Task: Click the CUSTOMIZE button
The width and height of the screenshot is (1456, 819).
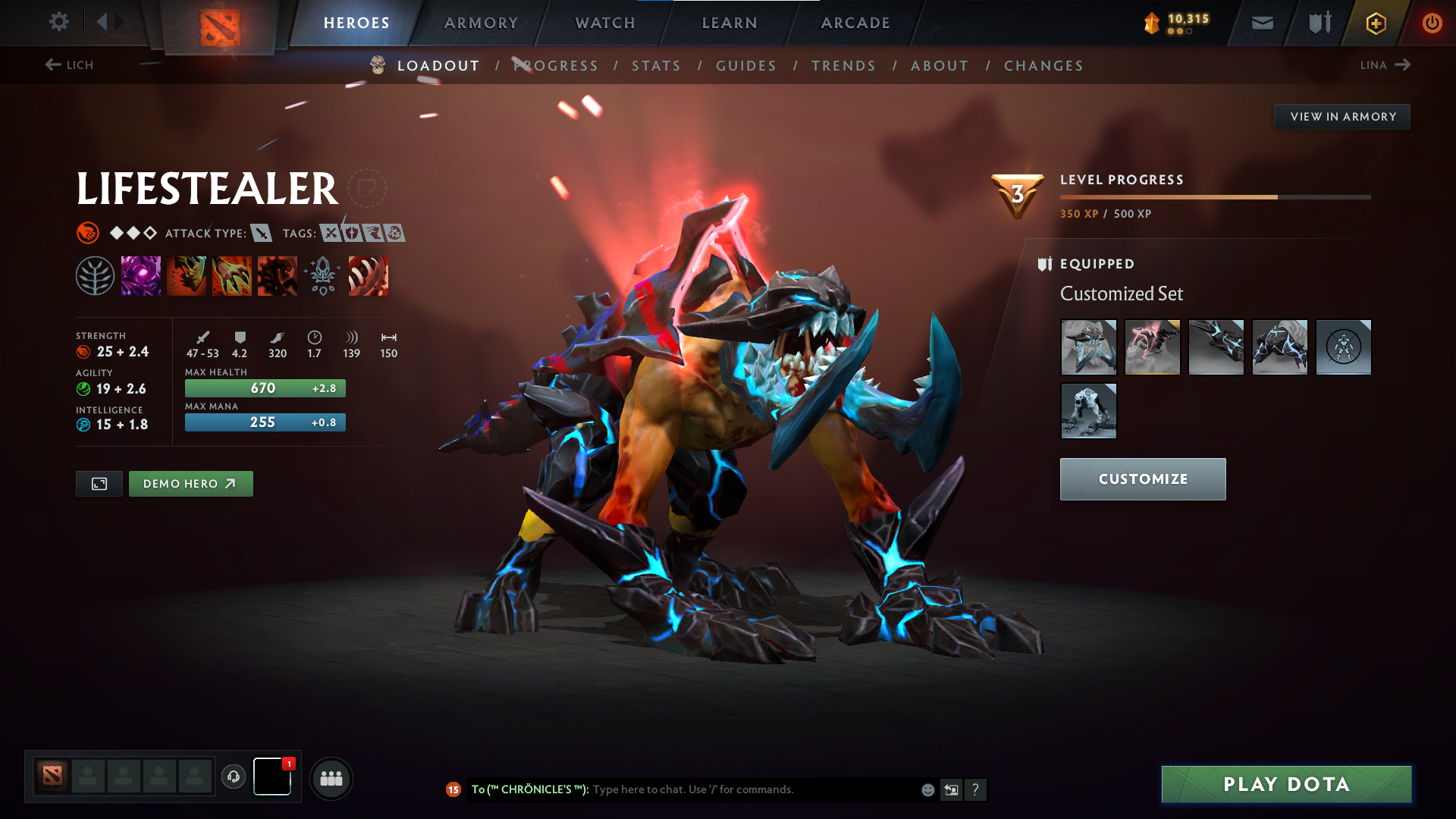Action: tap(1142, 479)
